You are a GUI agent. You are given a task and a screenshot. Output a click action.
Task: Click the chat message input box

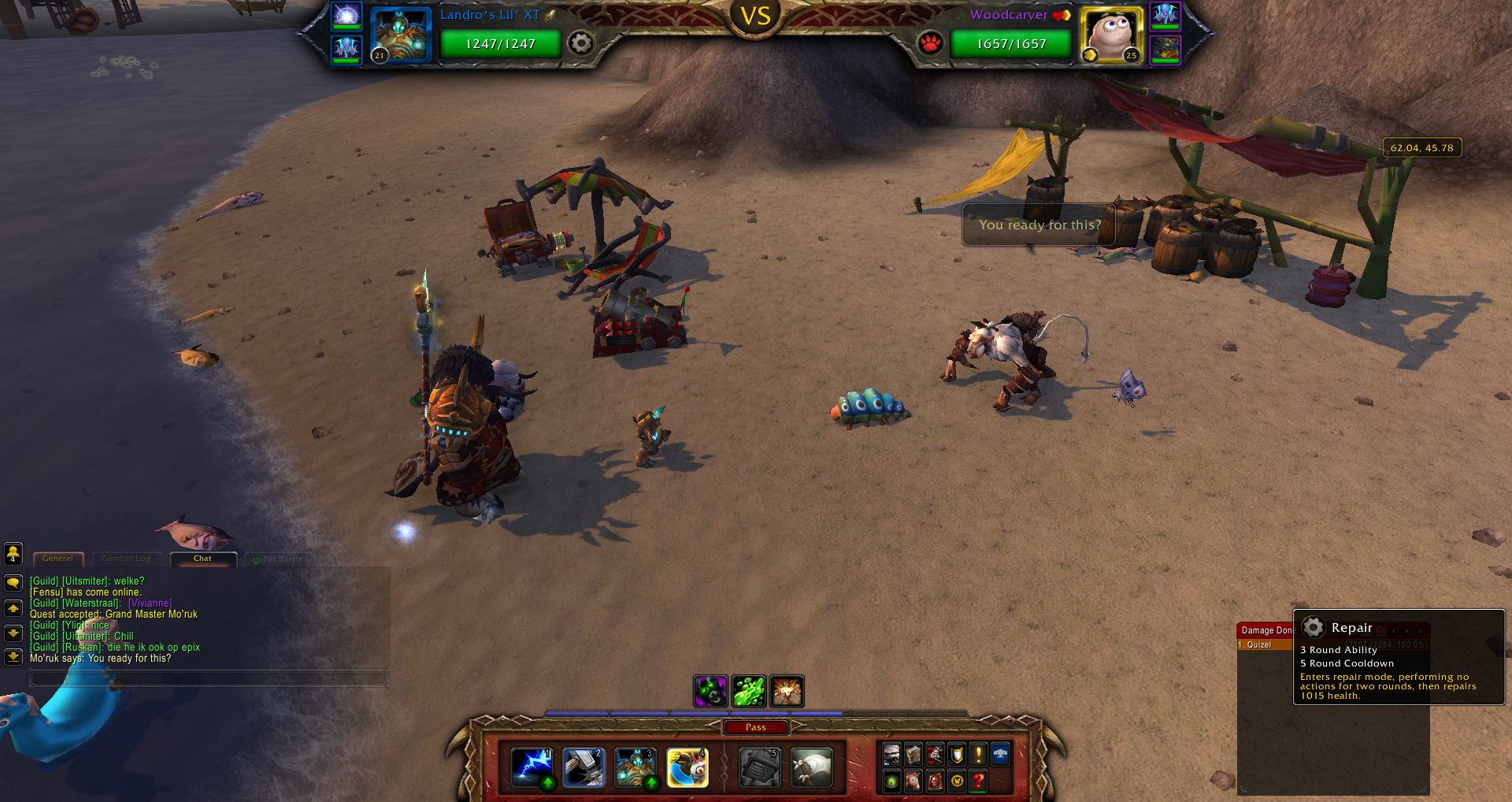point(209,678)
